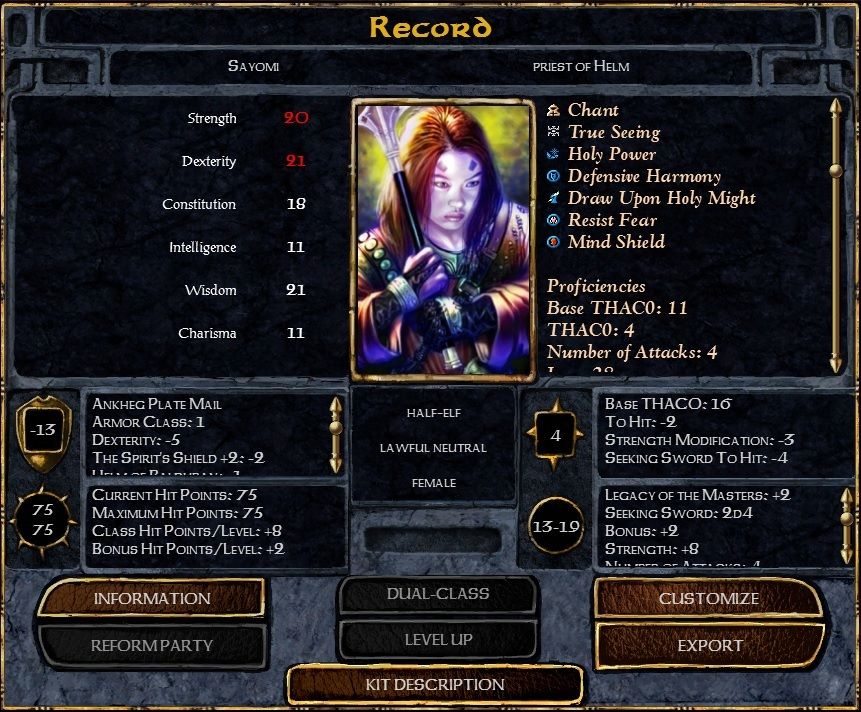Viewport: 861px width, 712px height.
Task: Open the Customize options
Action: click(x=708, y=598)
